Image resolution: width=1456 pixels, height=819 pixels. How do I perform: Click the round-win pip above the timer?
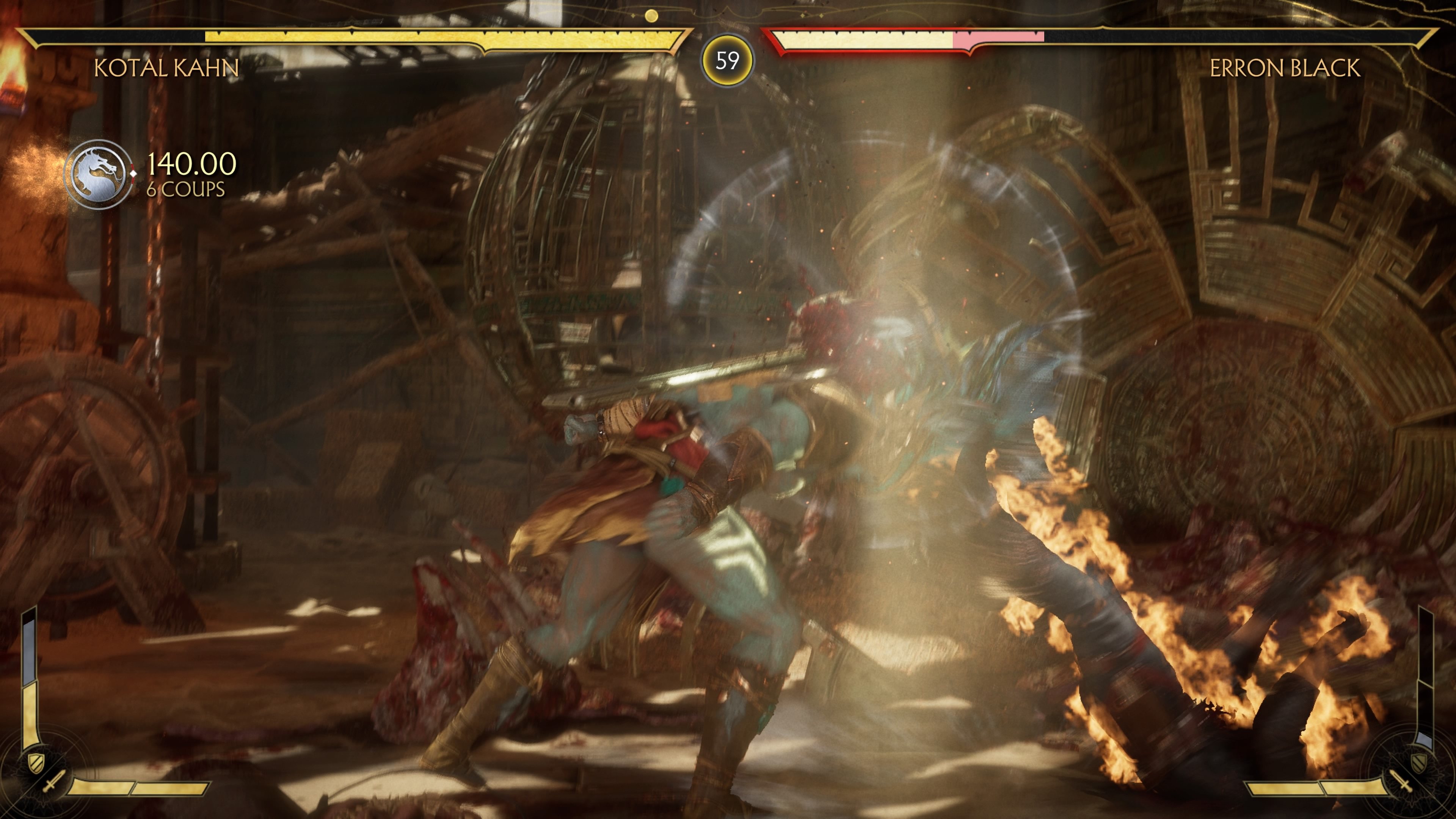pyautogui.click(x=652, y=16)
